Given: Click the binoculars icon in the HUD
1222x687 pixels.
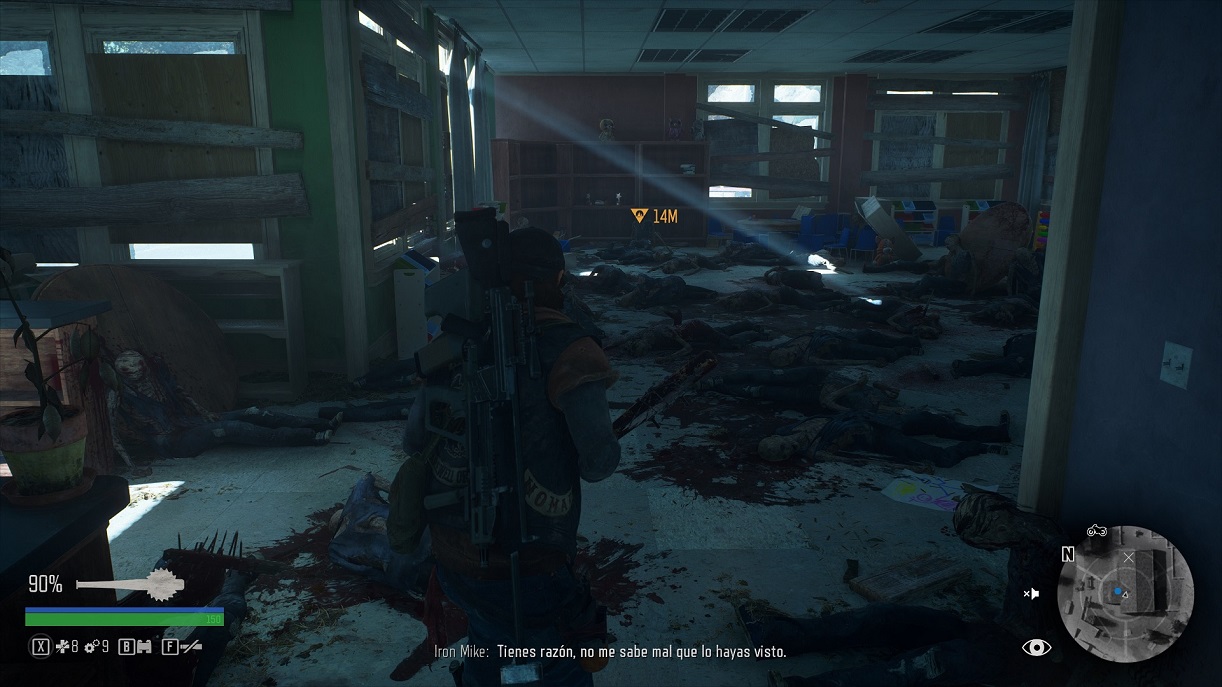Looking at the screenshot, I should [144, 647].
